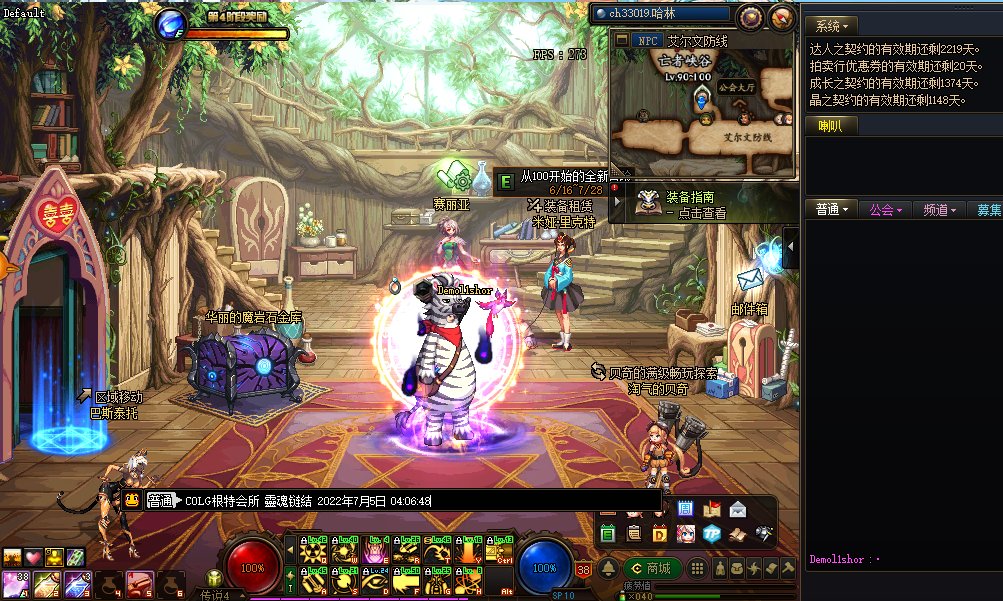The width and height of the screenshot is (1003, 601).
Task: Open the yellow D calendar icon
Action: (660, 534)
